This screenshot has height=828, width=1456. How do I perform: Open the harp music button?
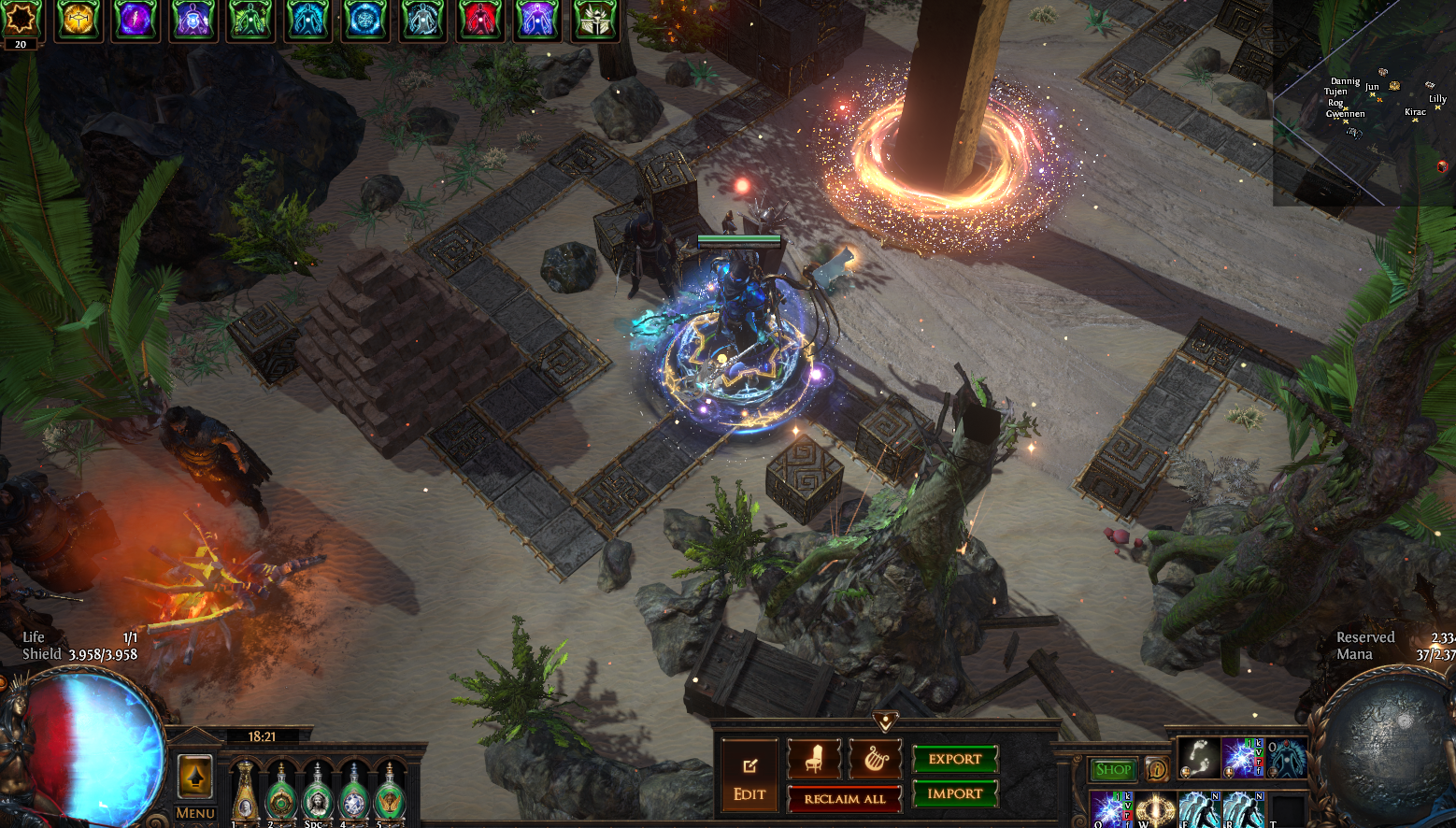(x=875, y=759)
